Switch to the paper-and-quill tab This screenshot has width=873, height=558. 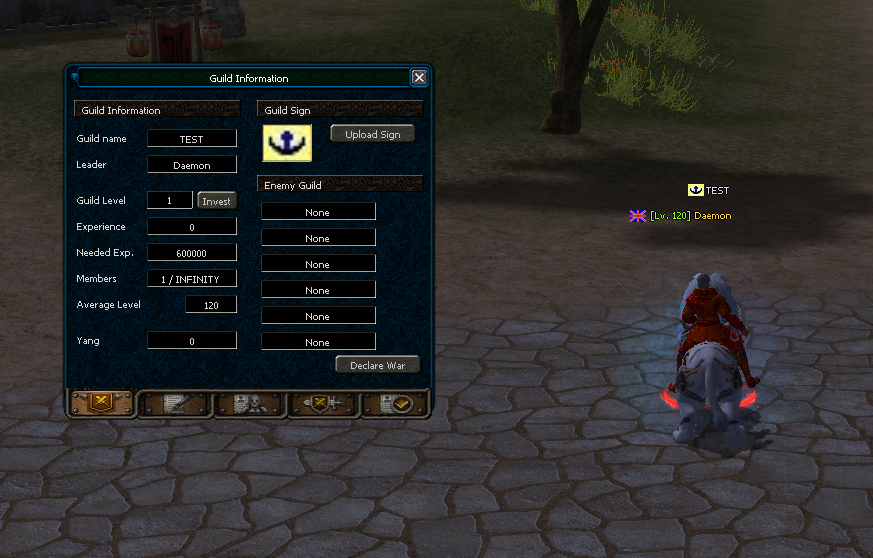[x=175, y=403]
